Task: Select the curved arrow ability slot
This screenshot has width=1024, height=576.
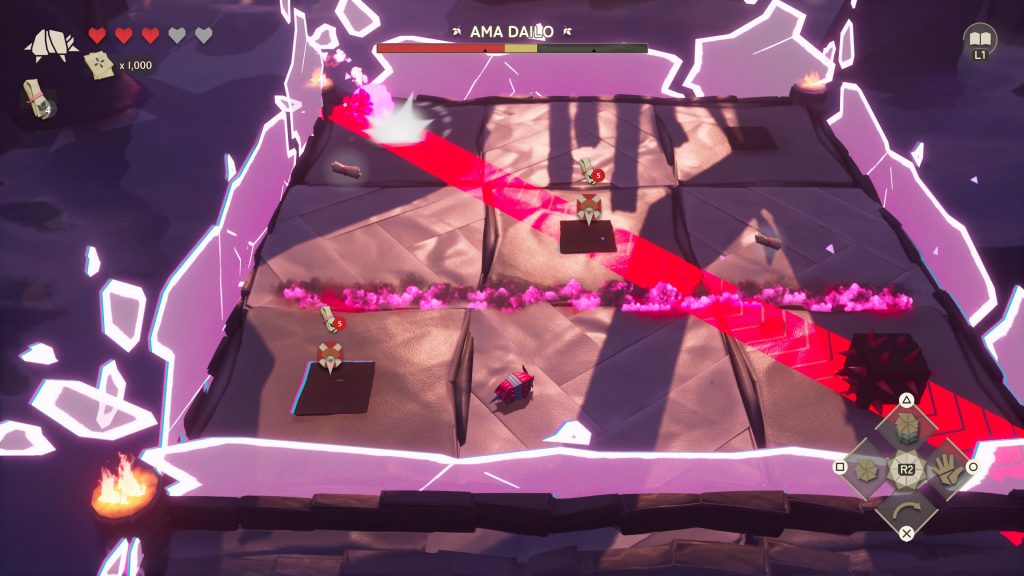Action: coord(906,507)
